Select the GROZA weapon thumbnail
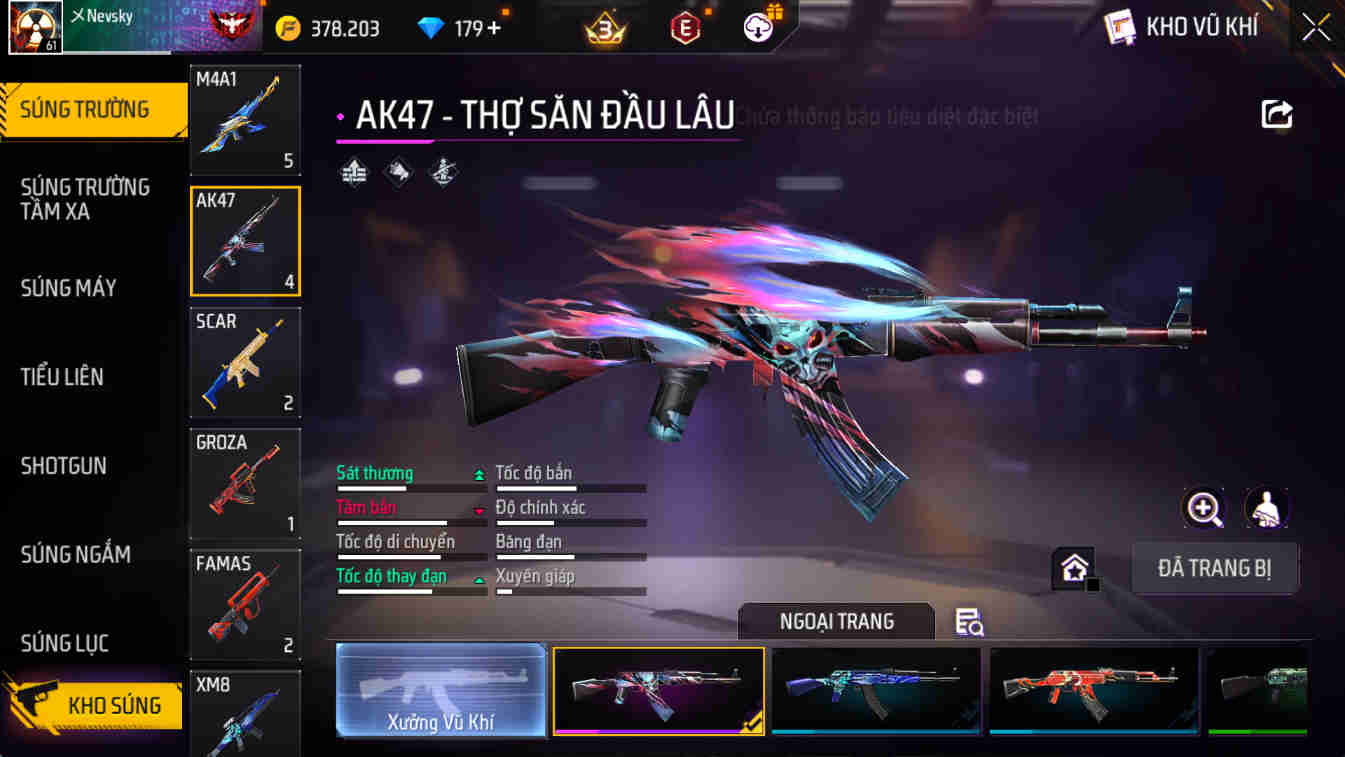This screenshot has width=1345, height=757. [x=244, y=483]
